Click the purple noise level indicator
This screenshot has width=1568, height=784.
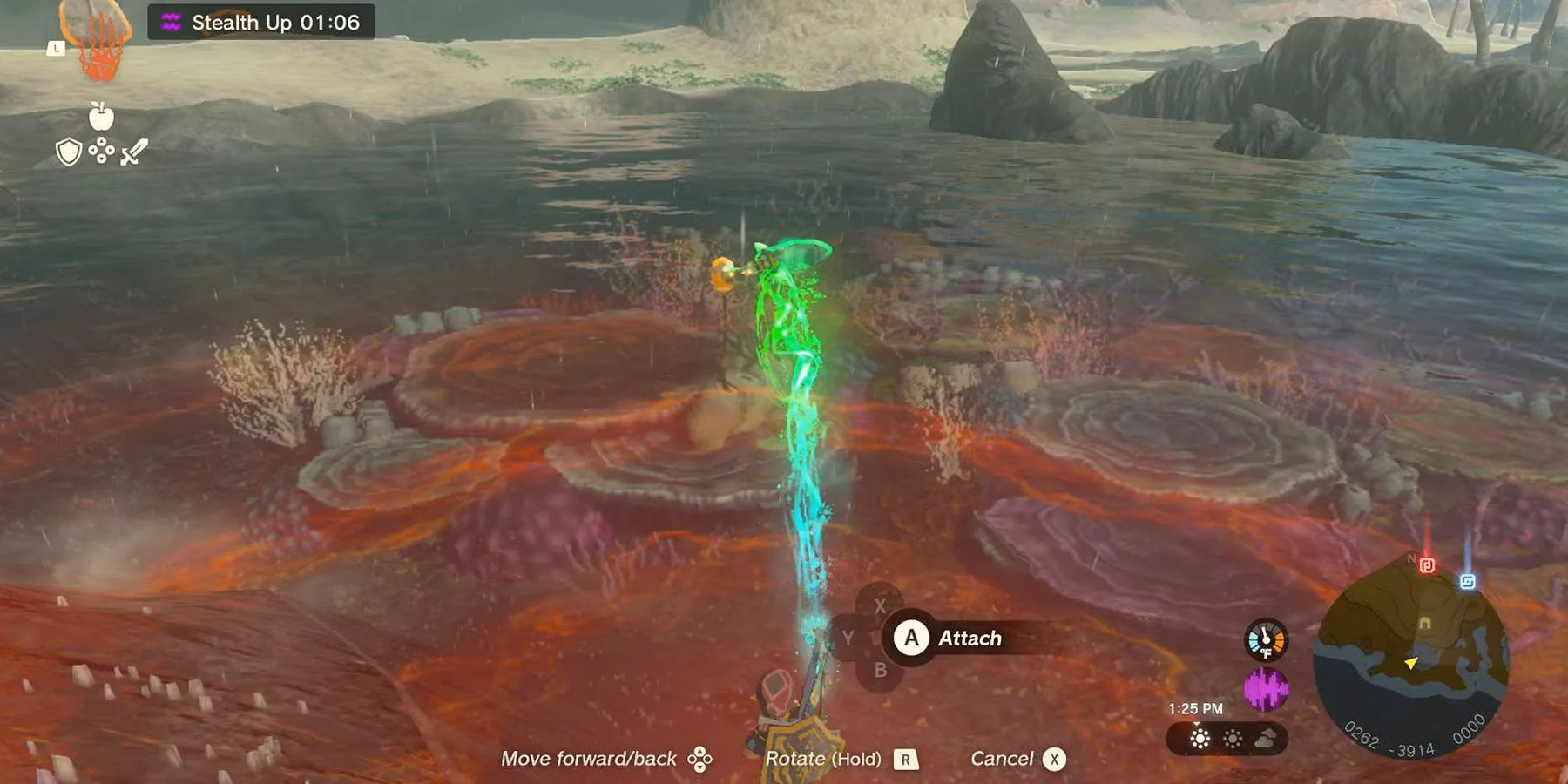tap(1266, 689)
